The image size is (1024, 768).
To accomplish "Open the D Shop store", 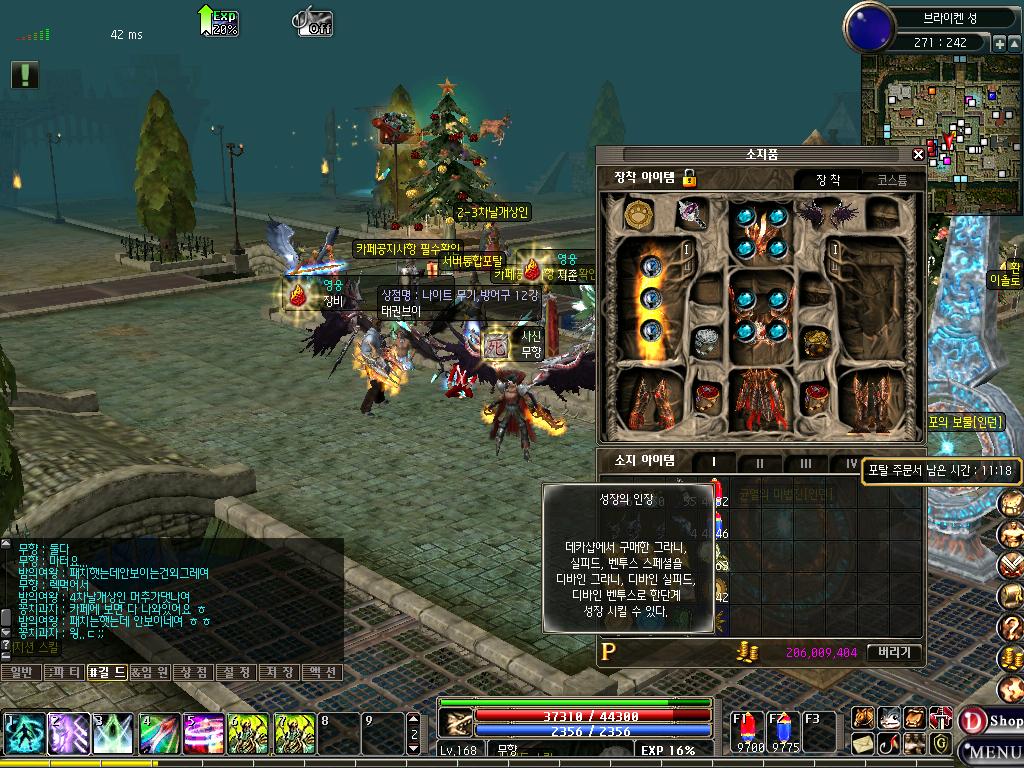I will [x=991, y=721].
